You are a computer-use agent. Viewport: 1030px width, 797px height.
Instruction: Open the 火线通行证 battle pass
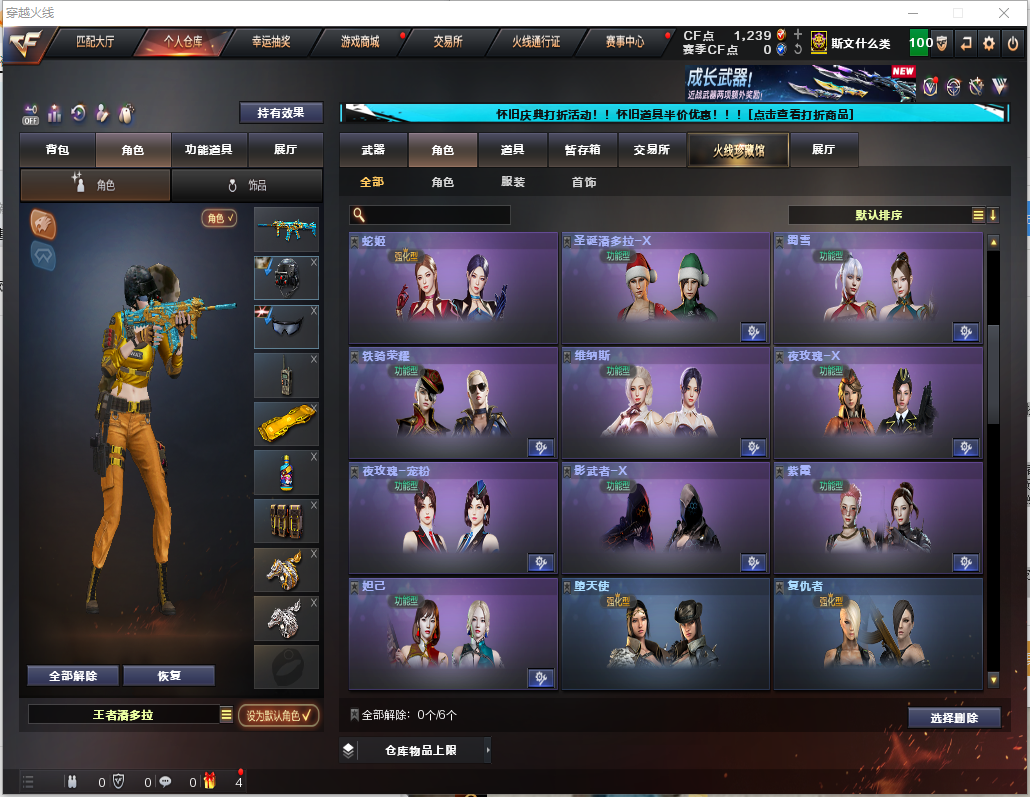[536, 42]
